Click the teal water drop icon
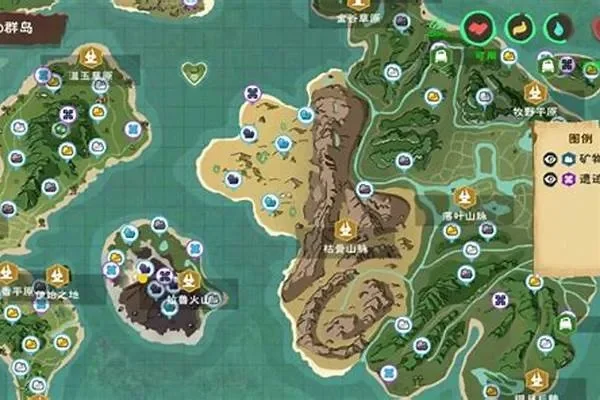Image resolution: width=600 pixels, height=400 pixels. [555, 27]
